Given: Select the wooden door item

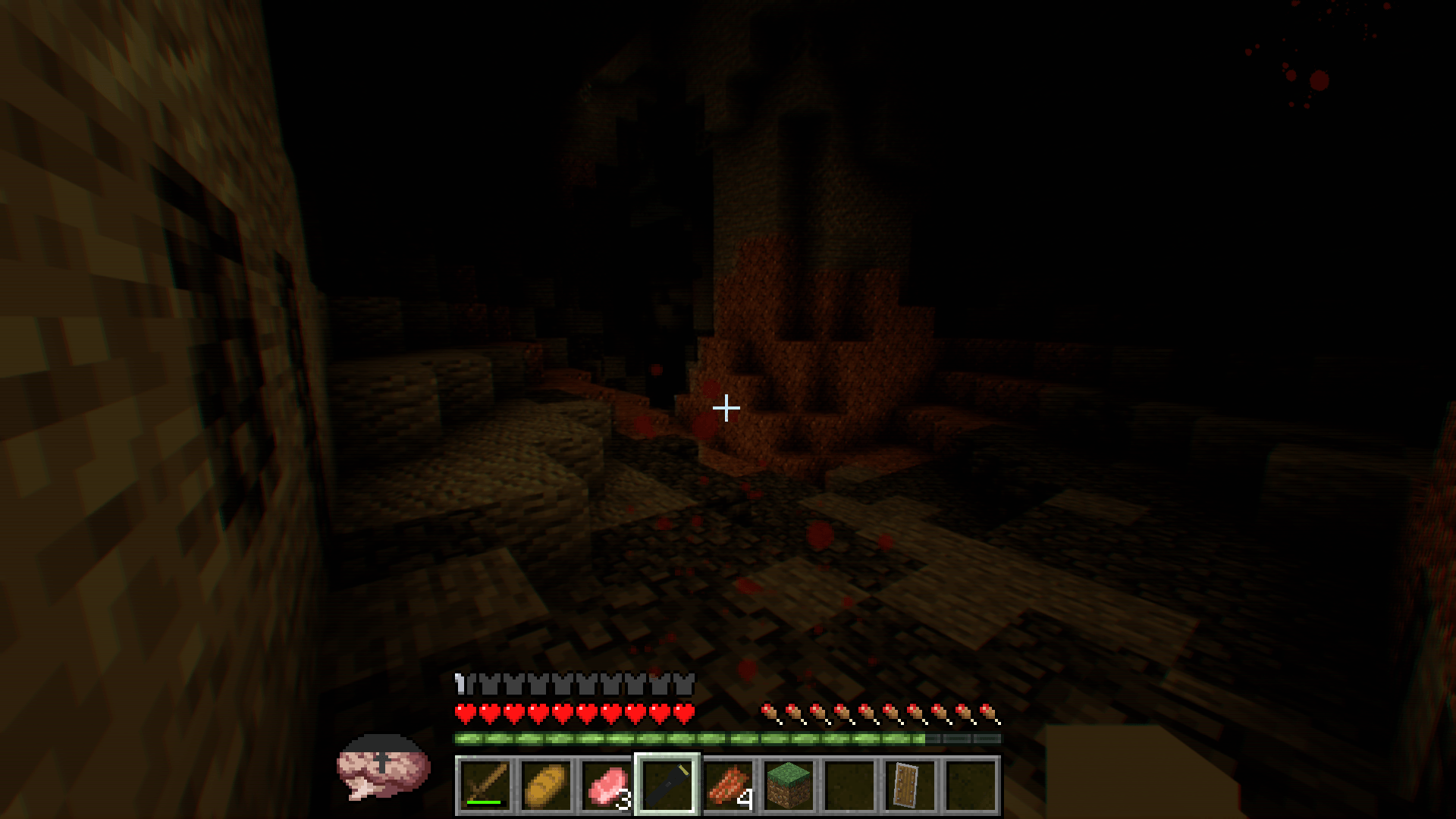Looking at the screenshot, I should coord(912,784).
